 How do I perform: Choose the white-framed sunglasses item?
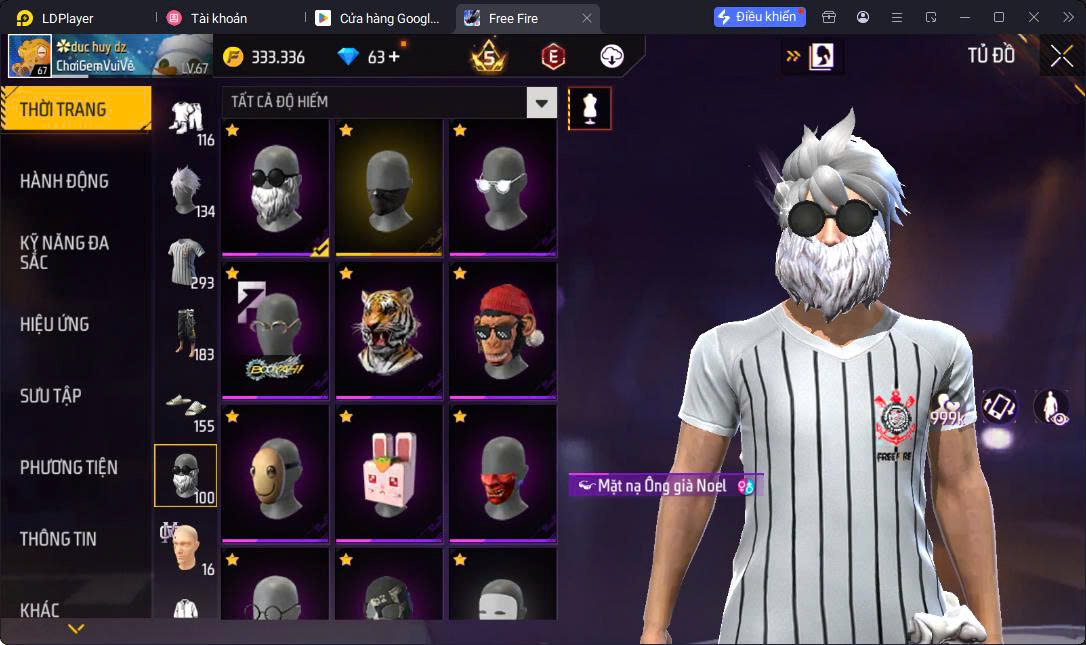coord(503,187)
